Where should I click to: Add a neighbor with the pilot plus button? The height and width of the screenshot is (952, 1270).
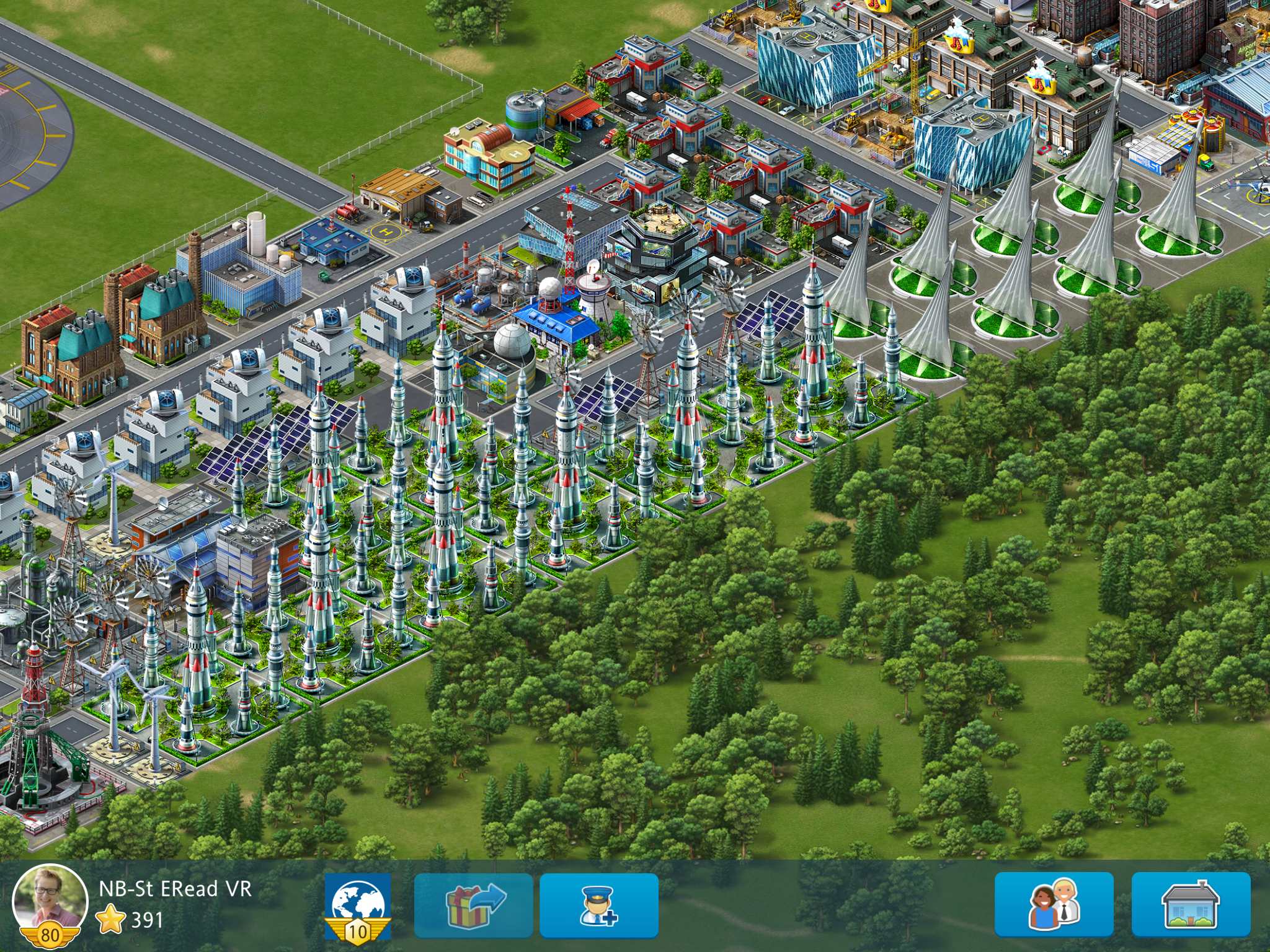(x=598, y=906)
